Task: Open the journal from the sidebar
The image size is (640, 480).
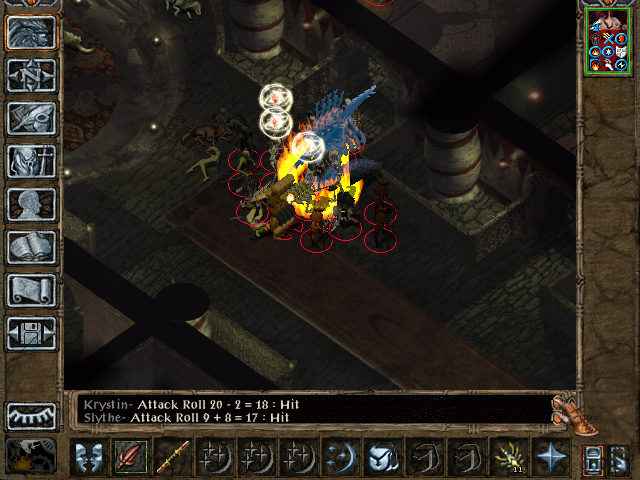Action: (x=32, y=118)
